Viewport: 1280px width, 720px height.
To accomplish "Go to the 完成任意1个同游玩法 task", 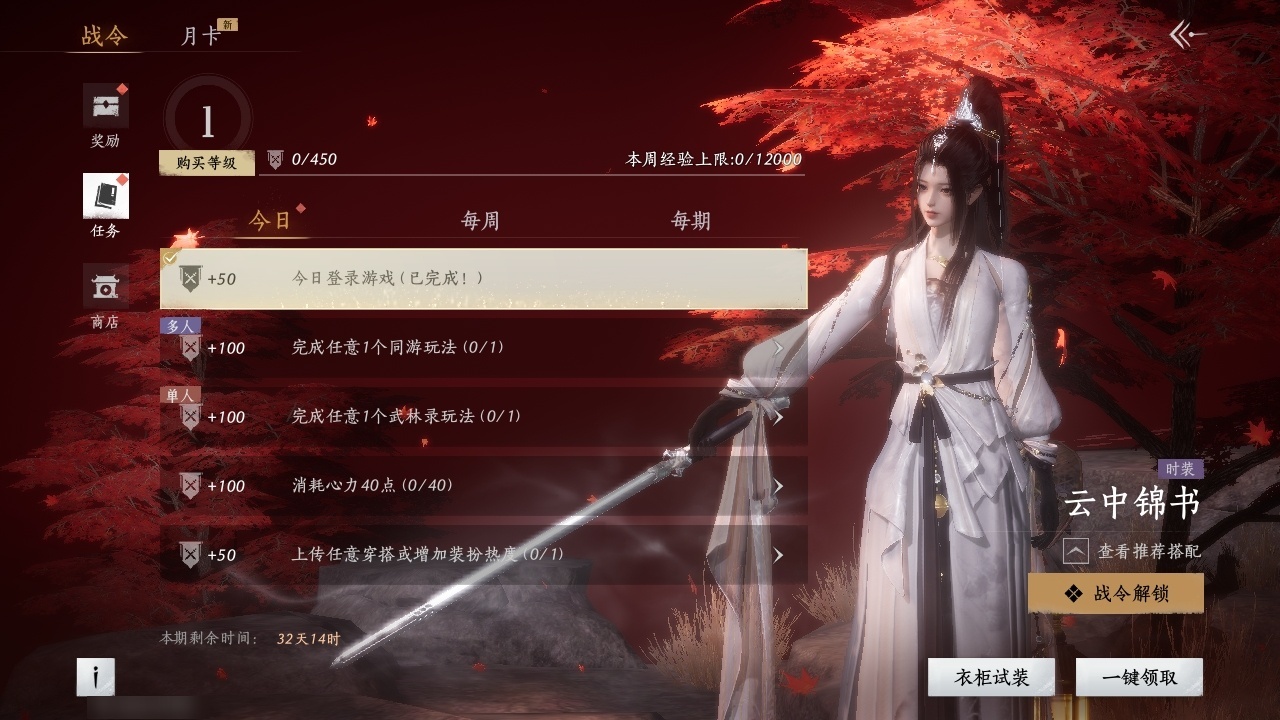I will coord(483,348).
